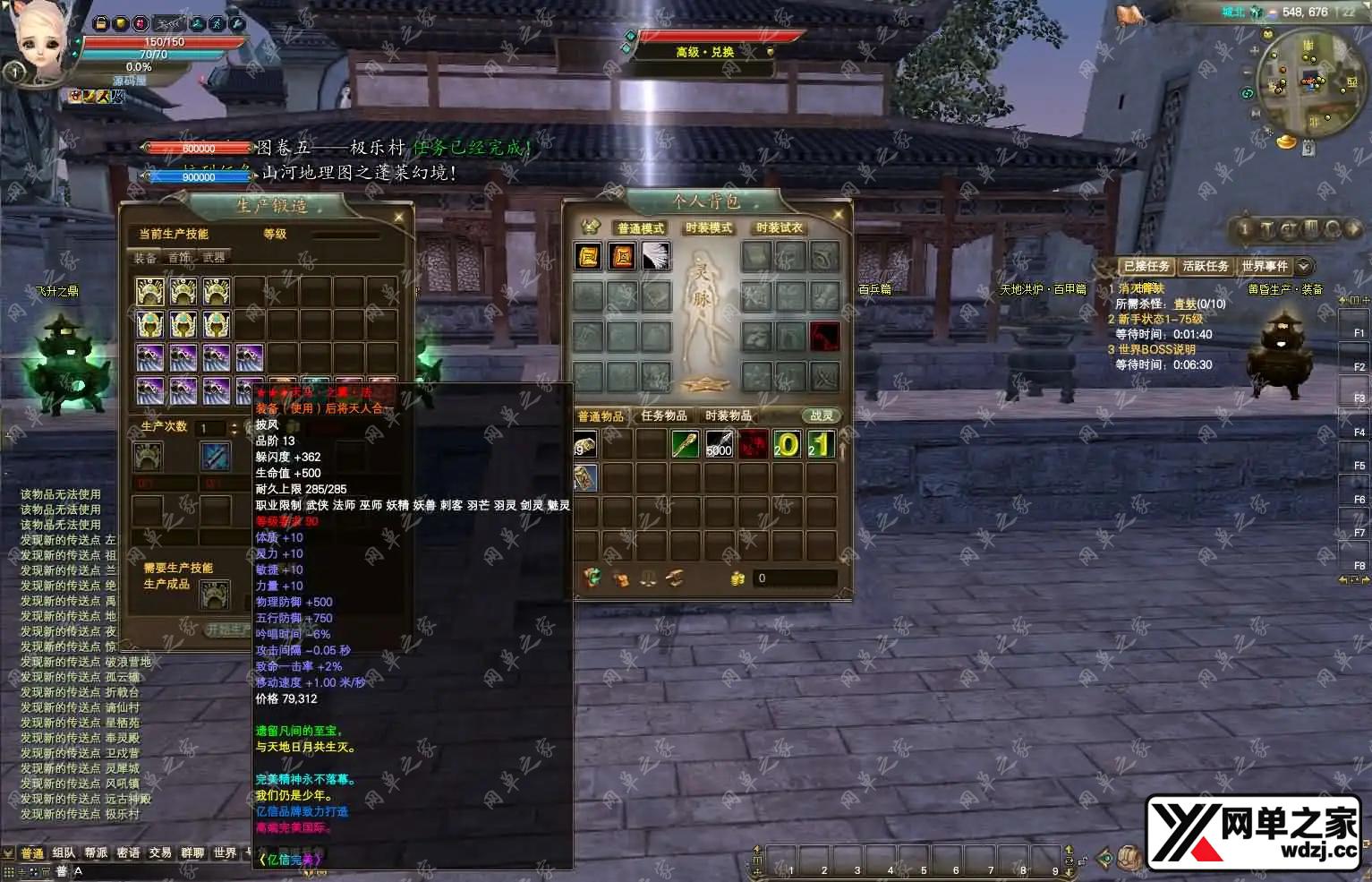The height and width of the screenshot is (882, 1372).
Task: Select the white feather wings equipment slot
Action: (656, 256)
